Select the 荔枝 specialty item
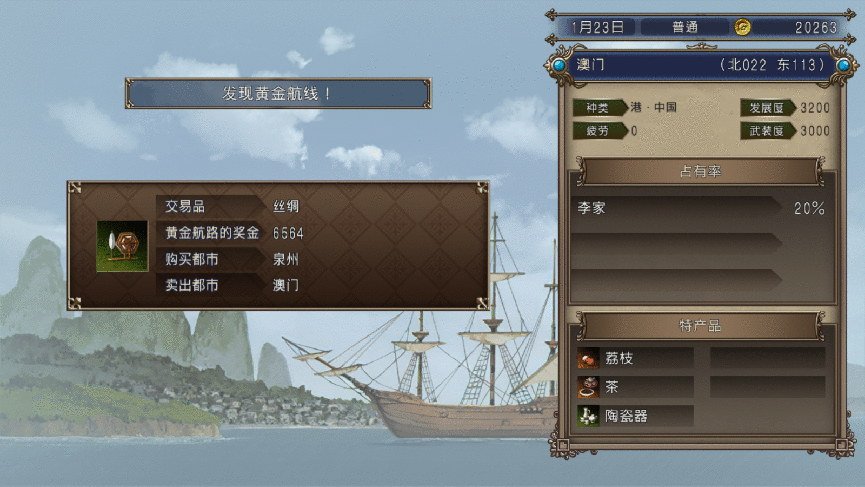The image size is (865, 487). (634, 358)
